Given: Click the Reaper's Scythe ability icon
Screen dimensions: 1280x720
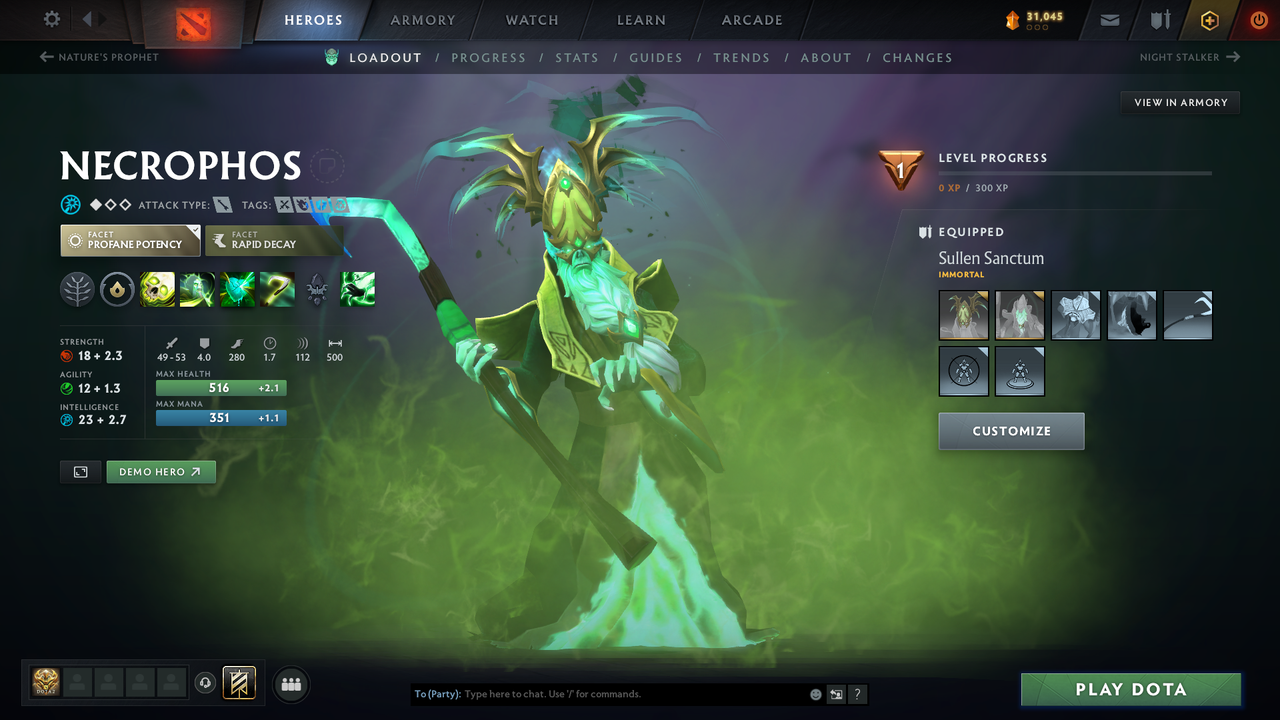Looking at the screenshot, I should coord(277,290).
